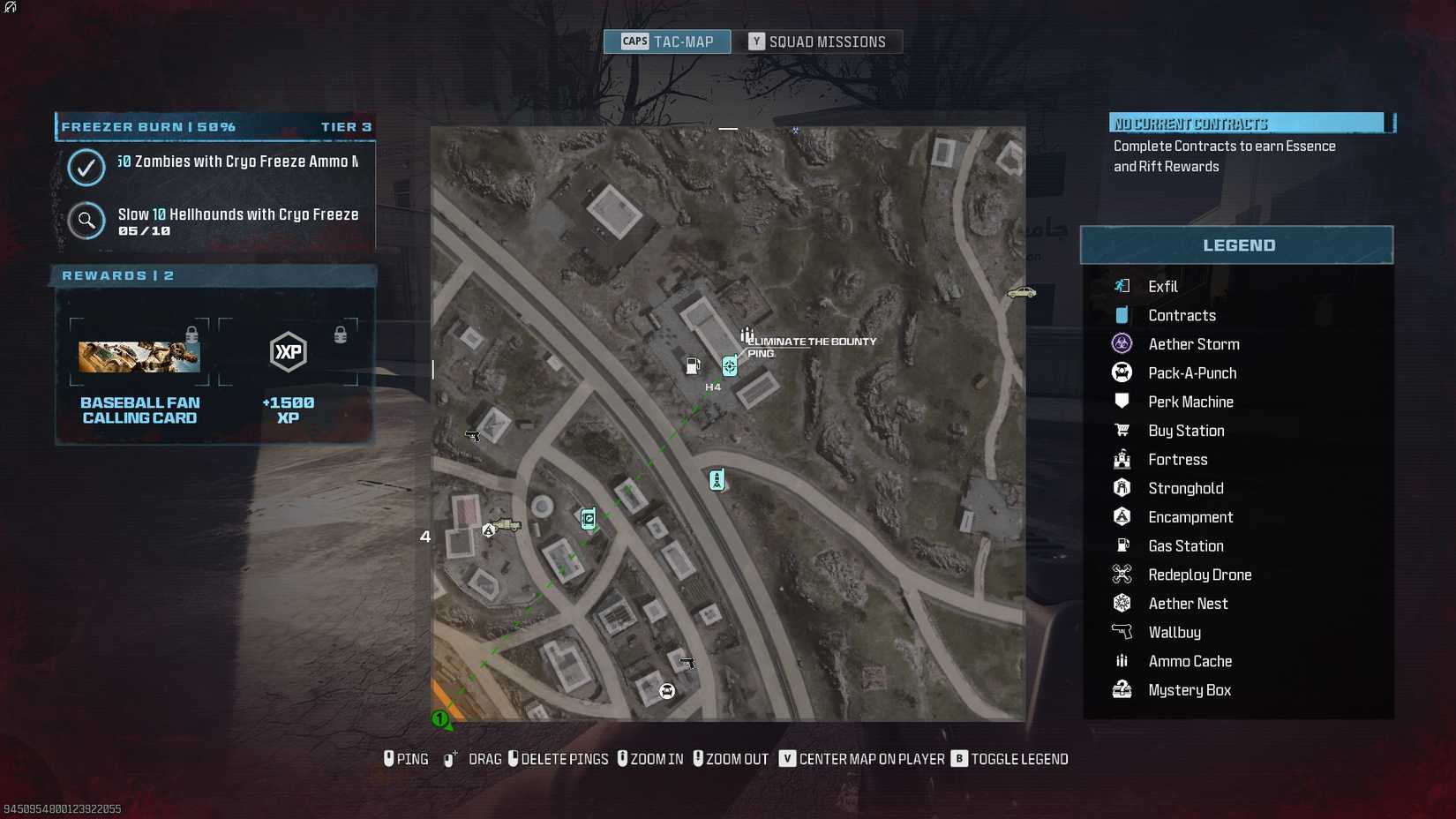
Task: Switch to the SQUAD MISSIONS tab
Action: (822, 41)
